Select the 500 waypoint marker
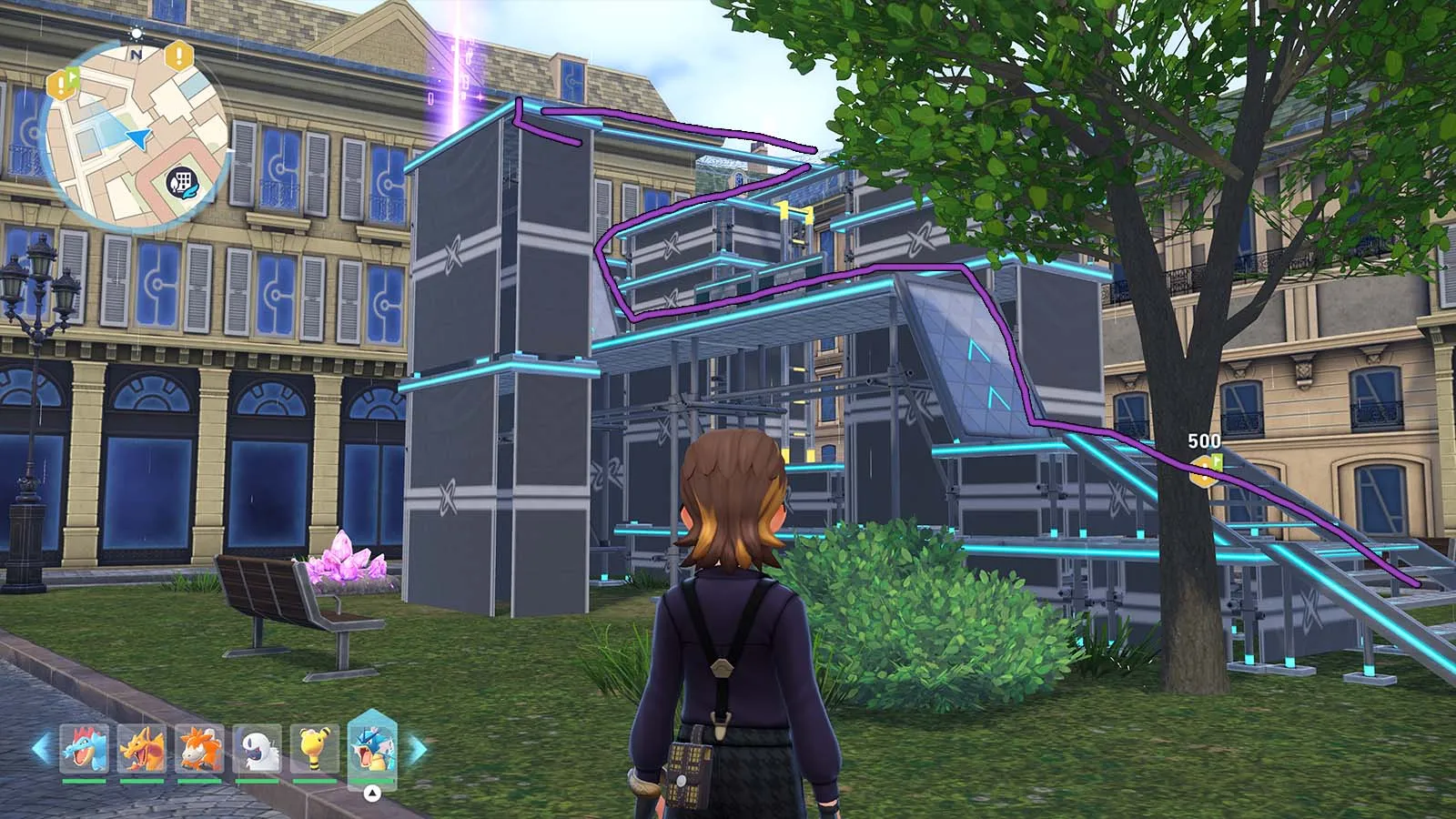The image size is (1456, 819). pos(1205,466)
